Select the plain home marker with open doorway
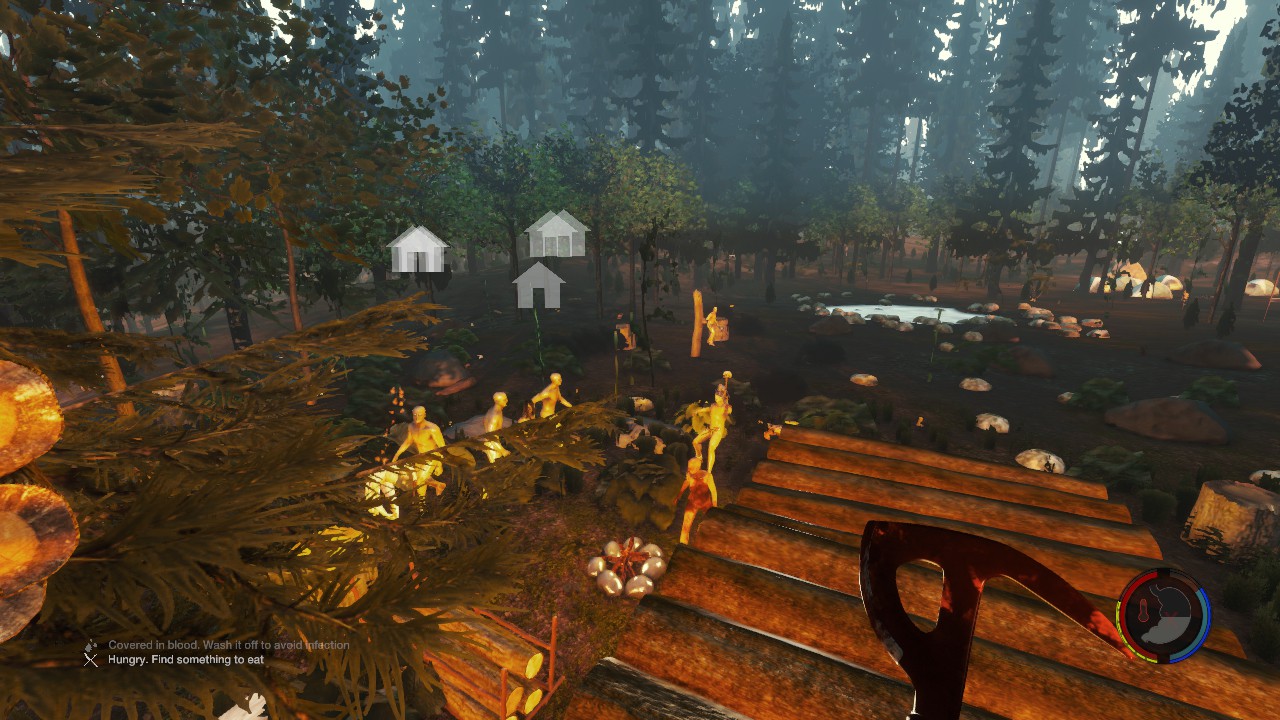This screenshot has width=1280, height=720. pyautogui.click(x=539, y=286)
